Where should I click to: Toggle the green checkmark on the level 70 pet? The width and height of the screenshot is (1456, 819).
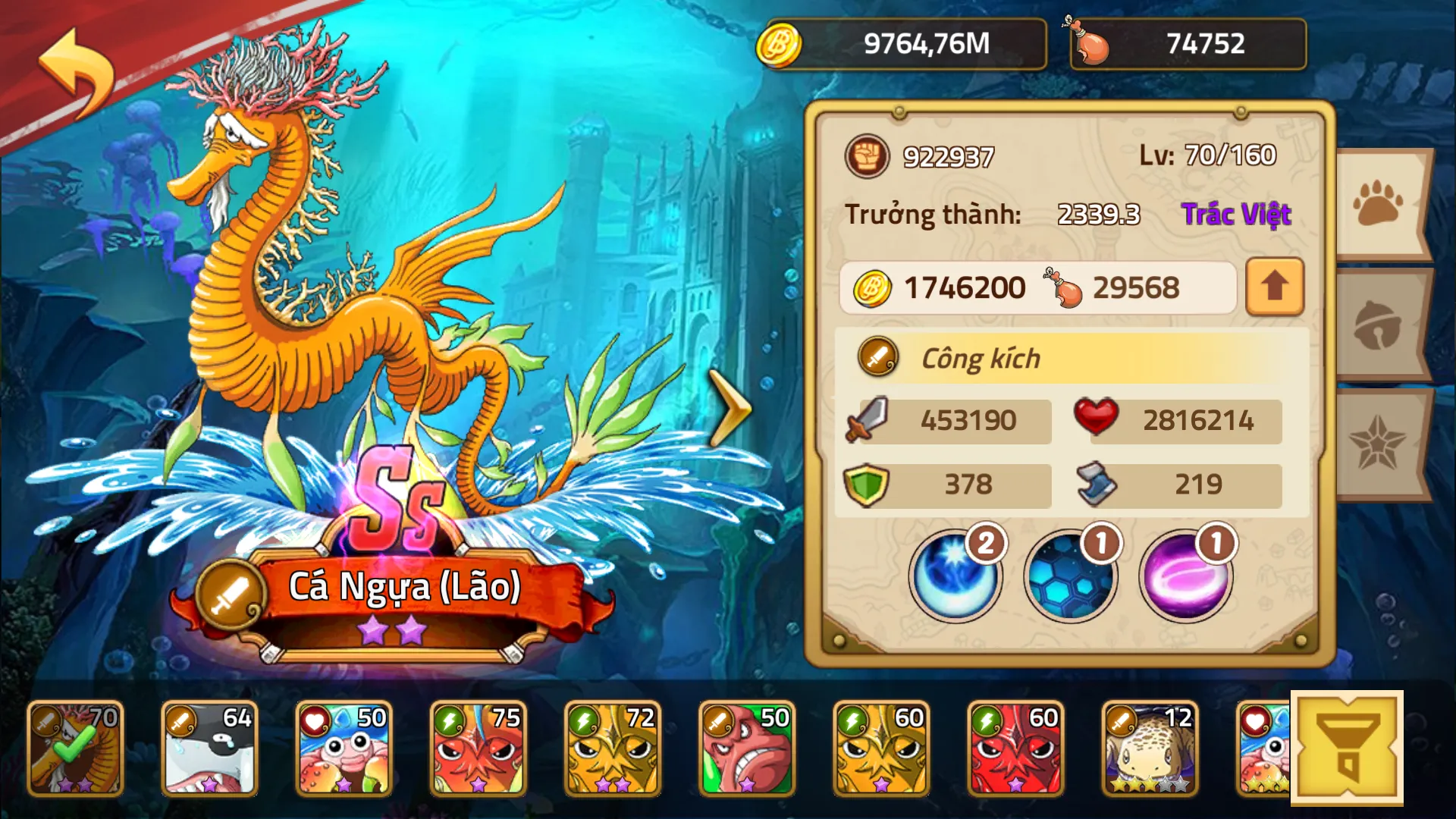point(73,748)
